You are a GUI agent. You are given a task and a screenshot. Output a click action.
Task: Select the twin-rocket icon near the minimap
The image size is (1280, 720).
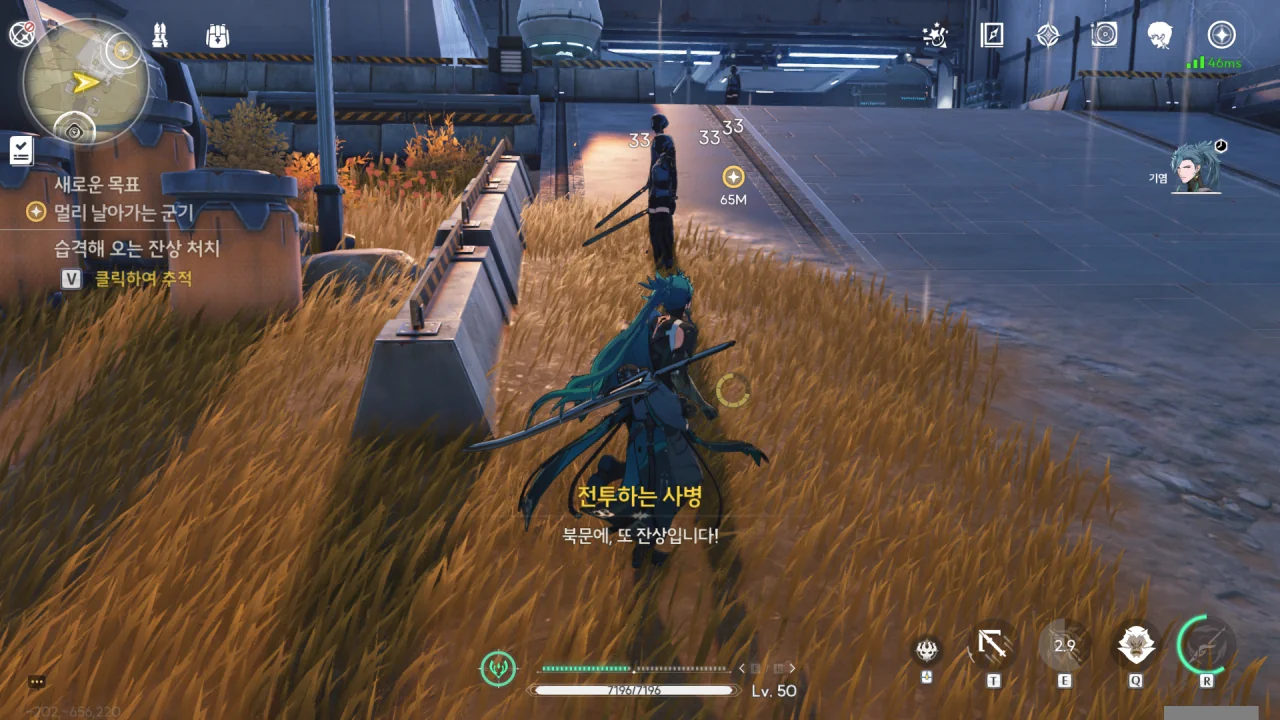coord(159,35)
